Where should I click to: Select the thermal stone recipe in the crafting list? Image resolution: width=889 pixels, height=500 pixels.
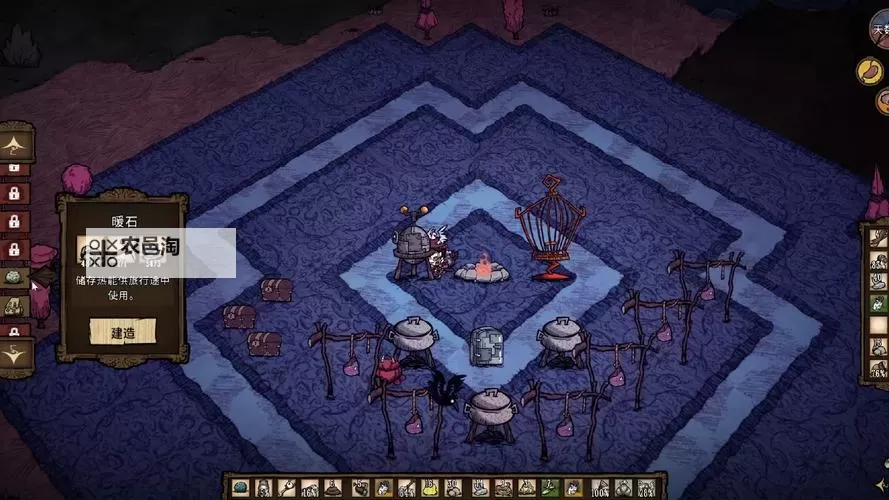pos(15,279)
